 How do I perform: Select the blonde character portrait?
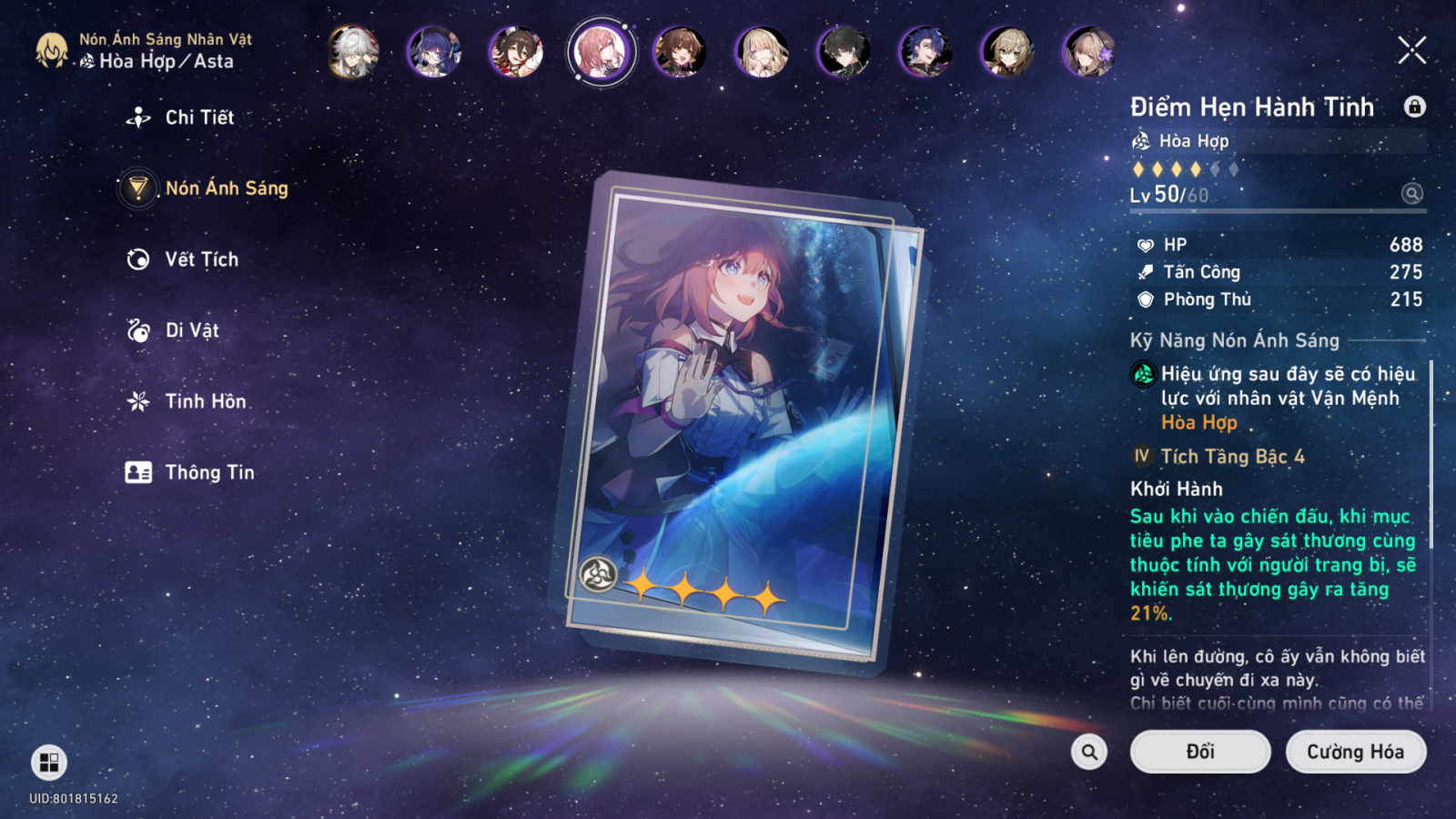(x=762, y=51)
